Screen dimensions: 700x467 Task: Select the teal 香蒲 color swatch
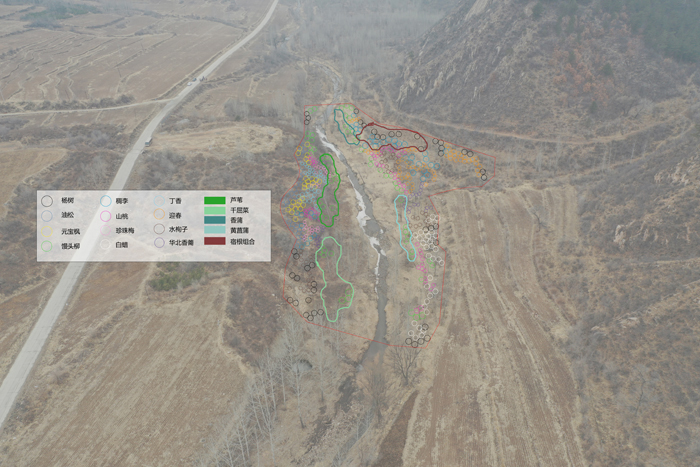[x=214, y=220]
